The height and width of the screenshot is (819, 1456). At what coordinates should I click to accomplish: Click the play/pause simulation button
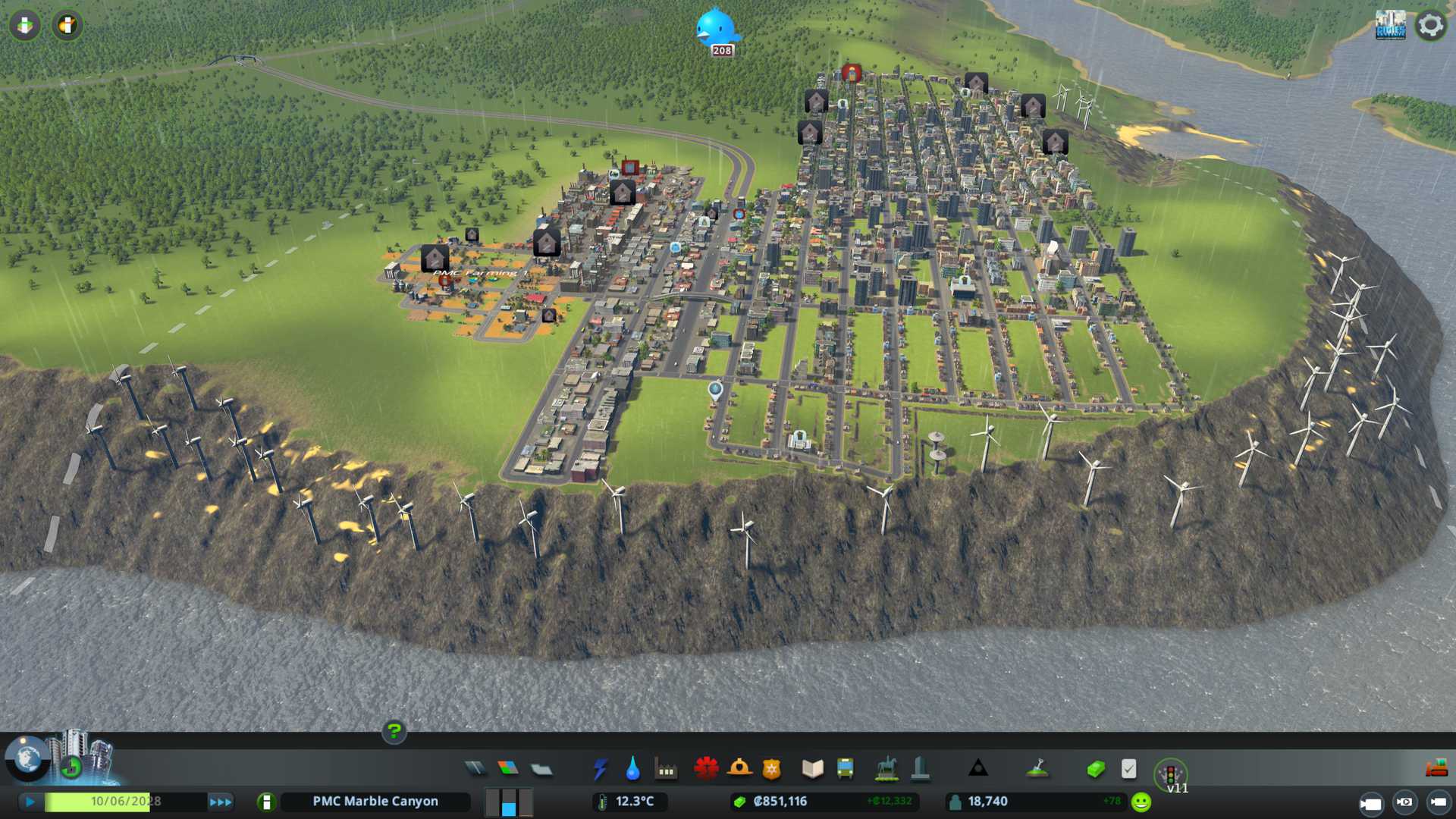click(x=30, y=802)
